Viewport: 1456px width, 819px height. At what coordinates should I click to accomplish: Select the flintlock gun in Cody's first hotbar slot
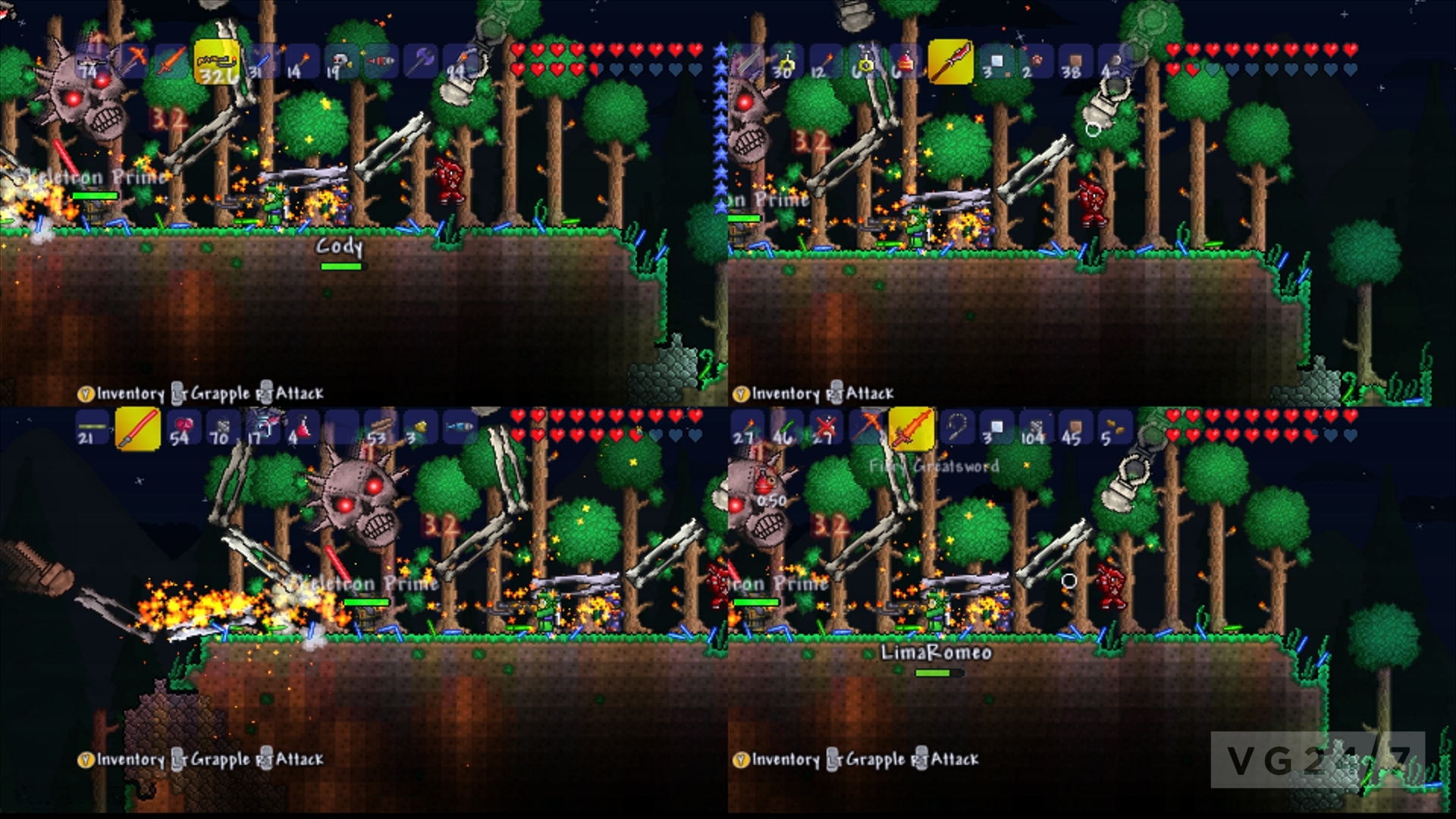point(91,63)
